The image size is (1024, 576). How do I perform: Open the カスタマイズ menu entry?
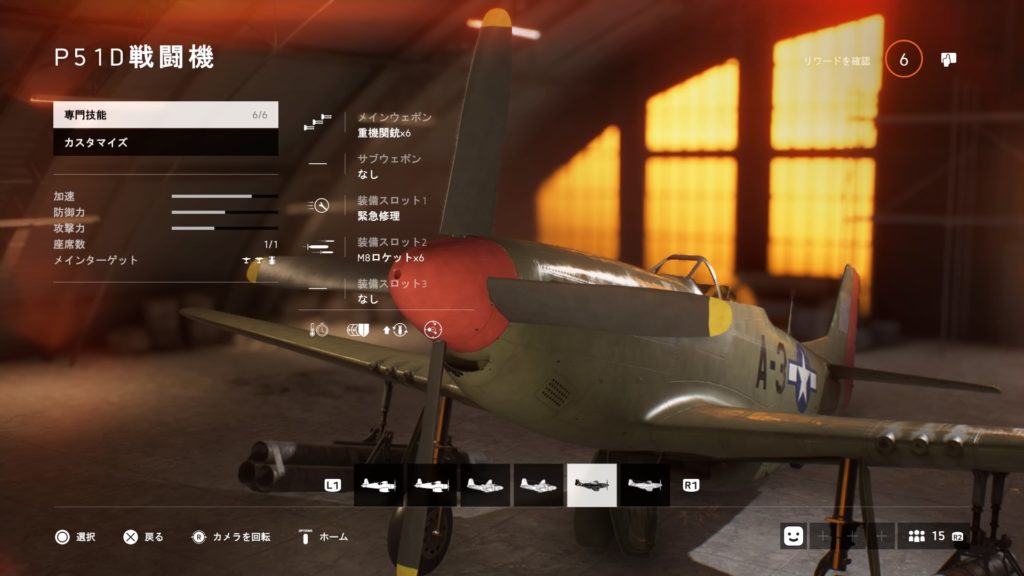click(165, 143)
